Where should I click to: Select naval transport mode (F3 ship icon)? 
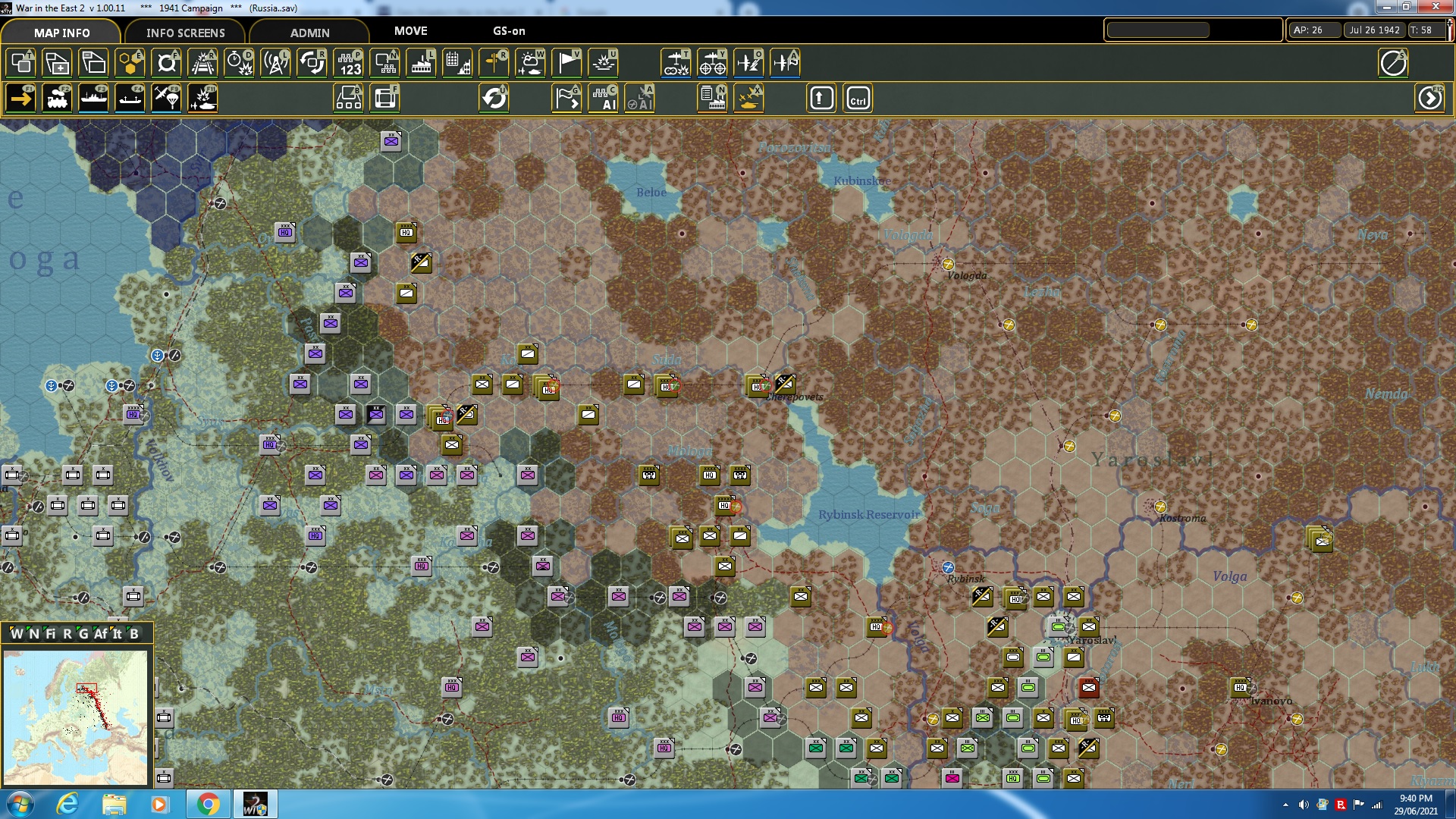click(x=93, y=98)
